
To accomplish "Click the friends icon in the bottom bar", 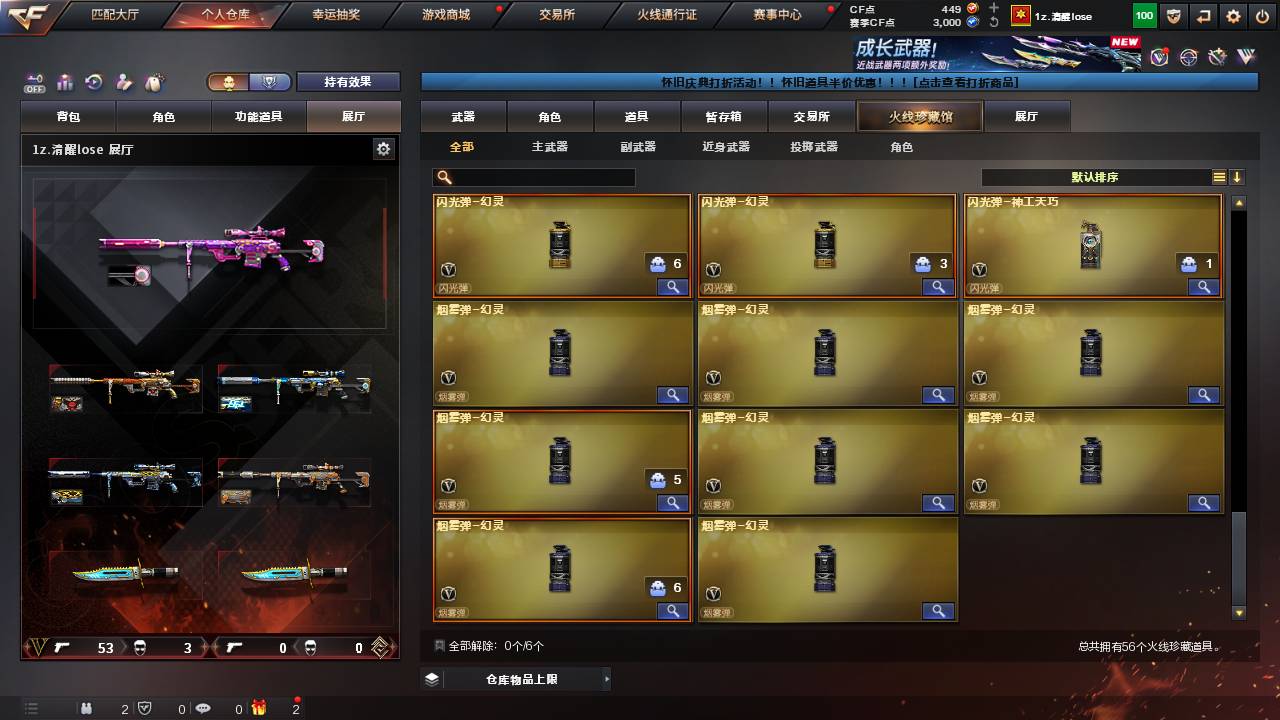I will (86, 708).
